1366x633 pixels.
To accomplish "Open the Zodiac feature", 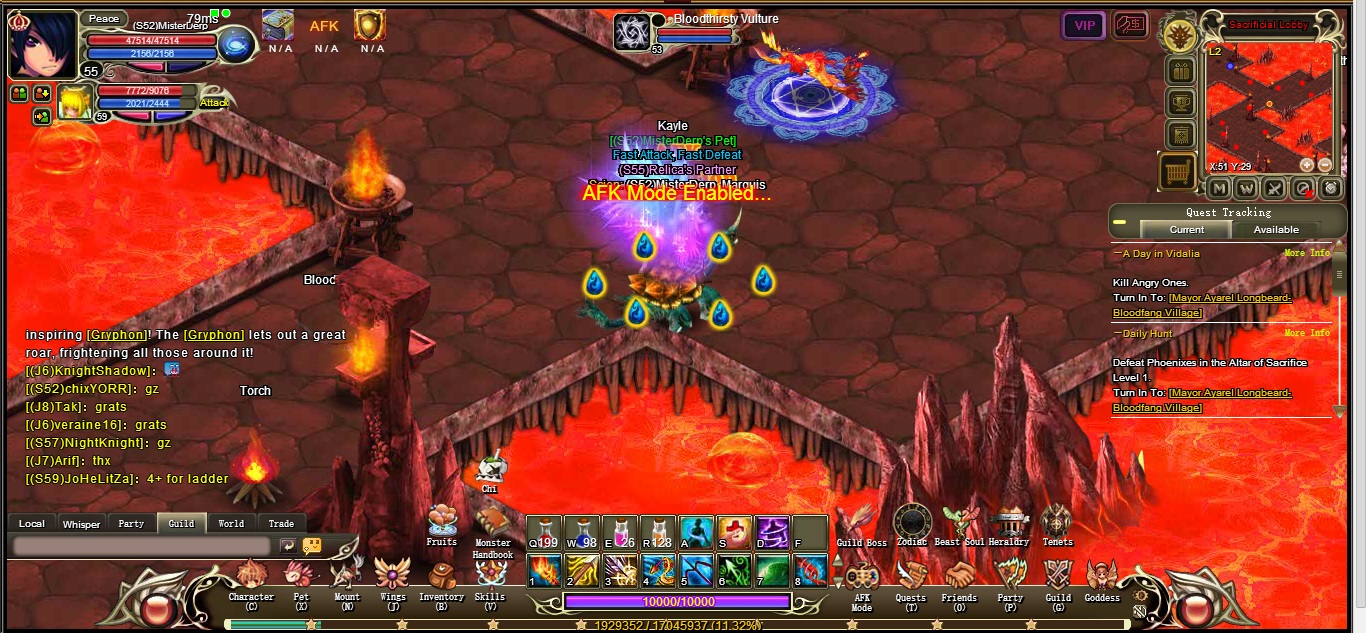I will point(912,523).
